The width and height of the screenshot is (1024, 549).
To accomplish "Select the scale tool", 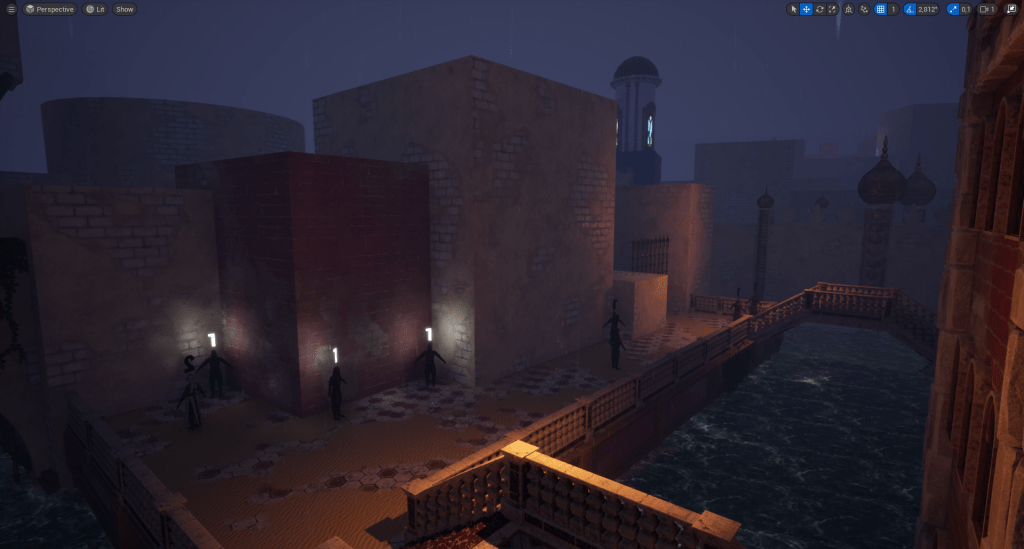I will click(832, 9).
